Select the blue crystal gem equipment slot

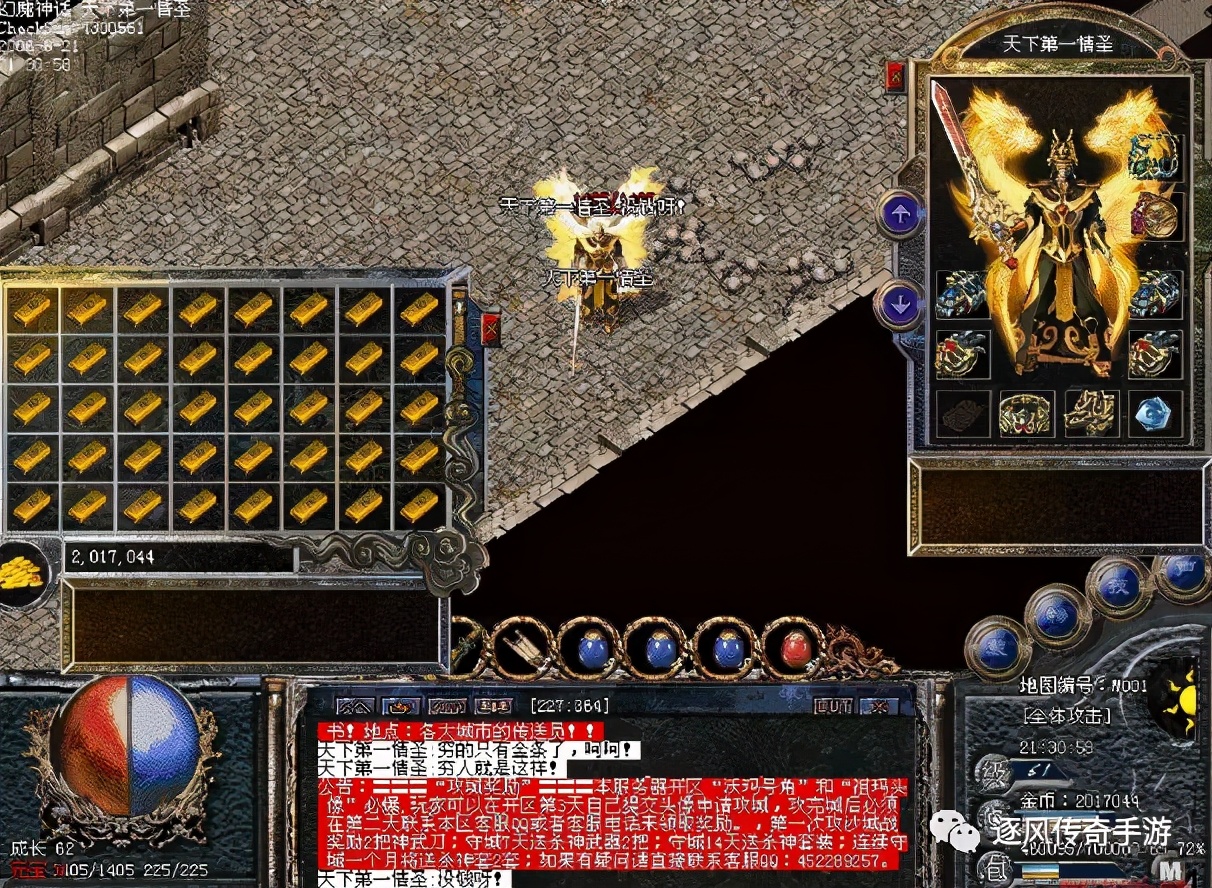tap(1155, 412)
